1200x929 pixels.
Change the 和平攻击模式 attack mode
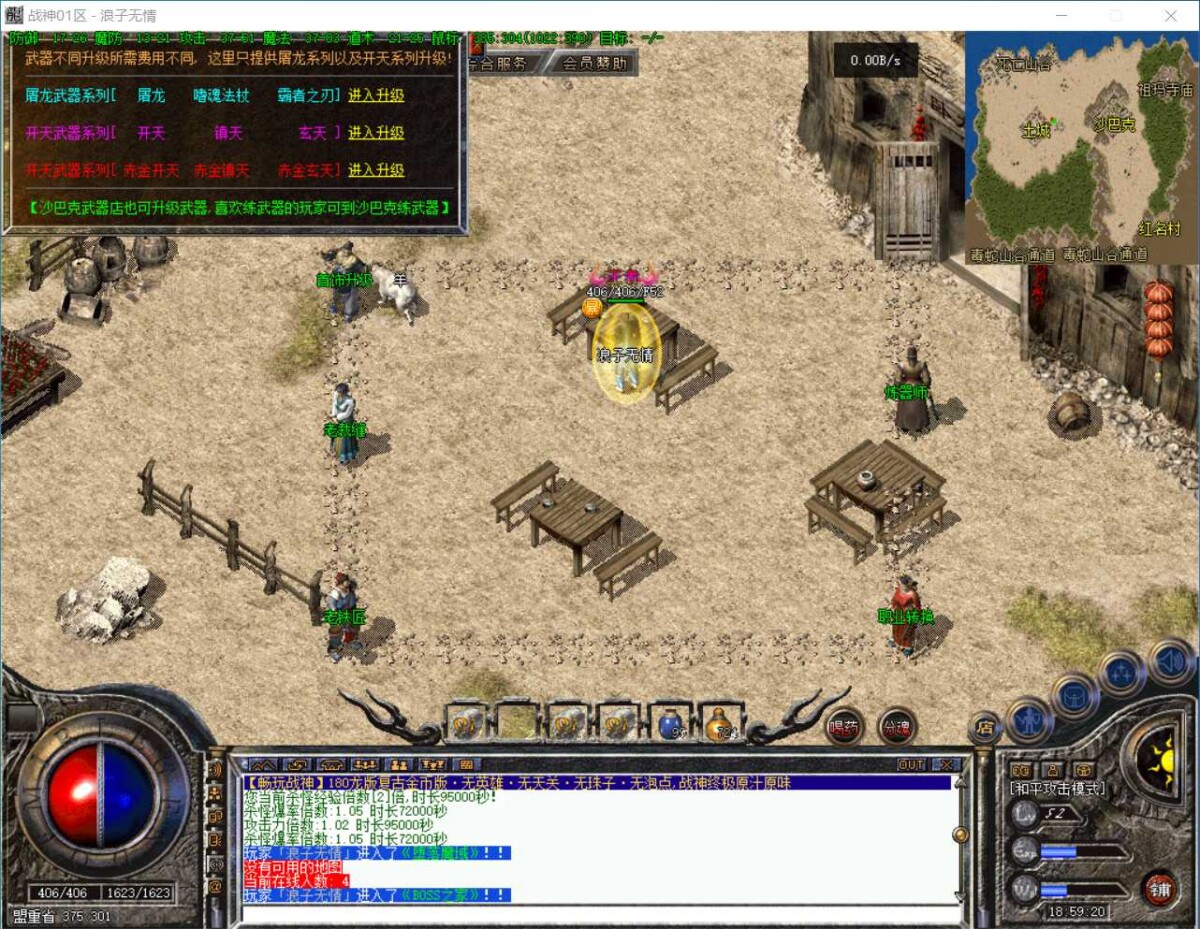pyautogui.click(x=1057, y=789)
